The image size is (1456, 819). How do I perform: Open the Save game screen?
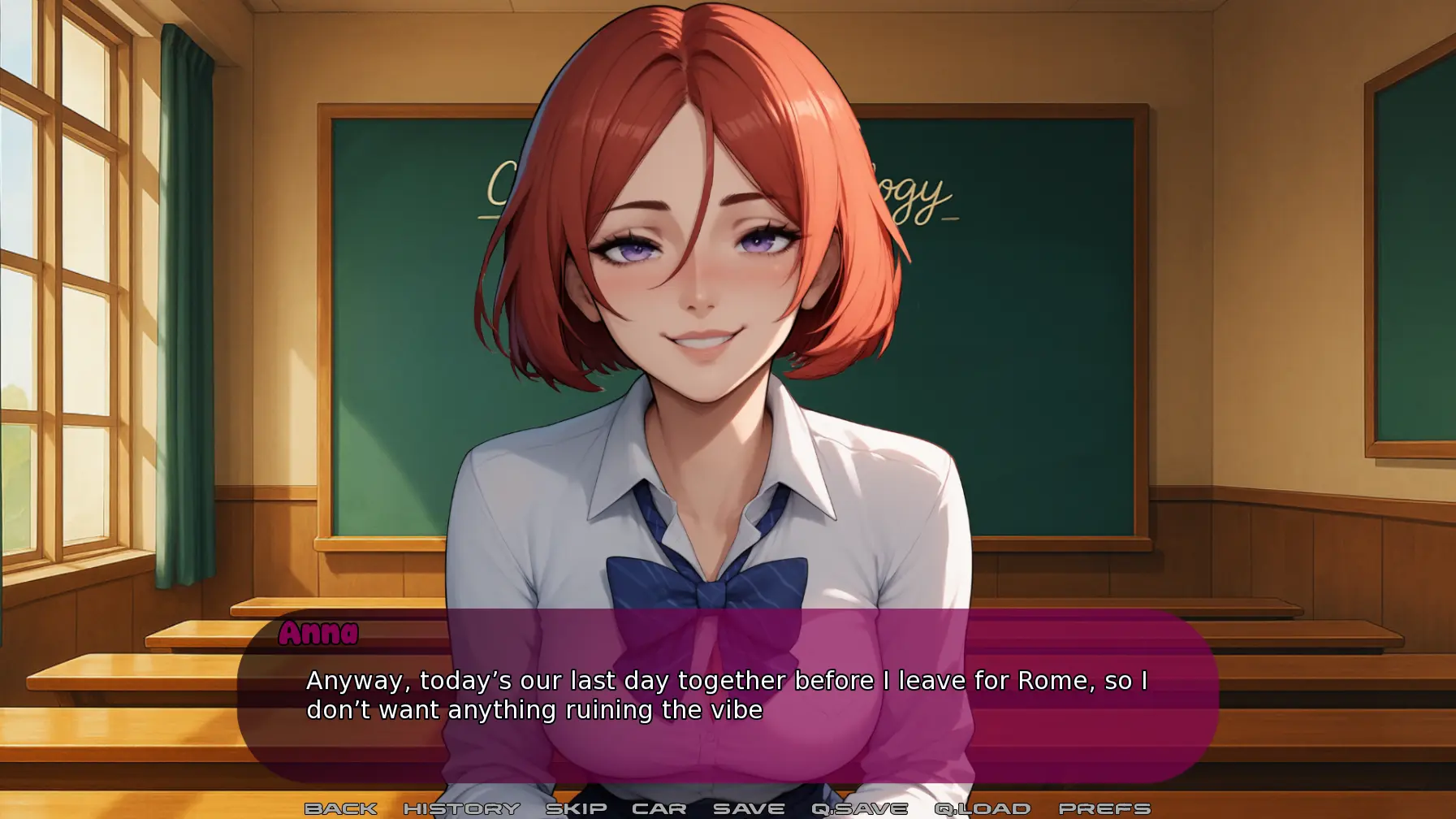coord(748,808)
